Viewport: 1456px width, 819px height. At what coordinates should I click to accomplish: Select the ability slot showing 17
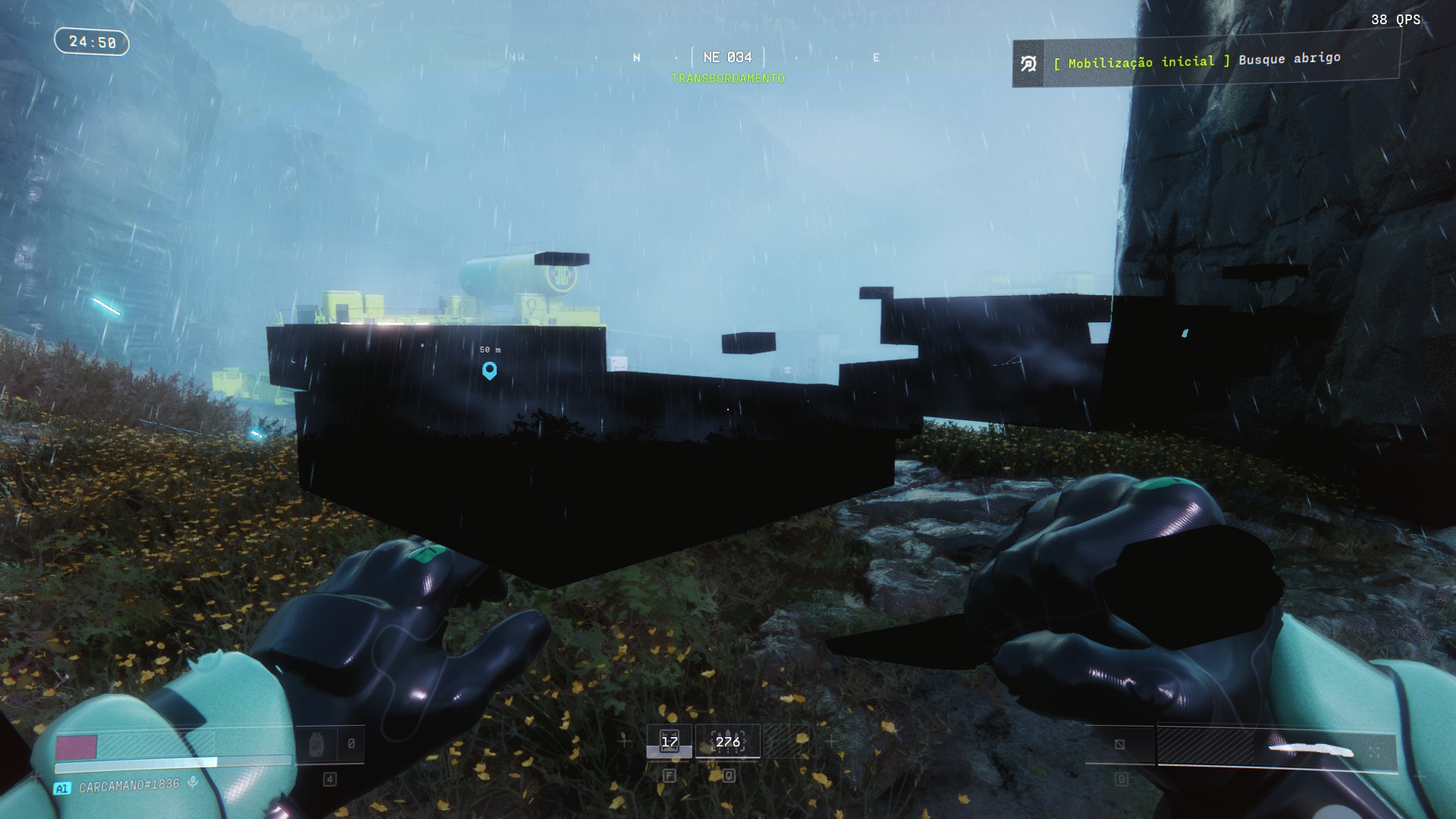point(670,742)
